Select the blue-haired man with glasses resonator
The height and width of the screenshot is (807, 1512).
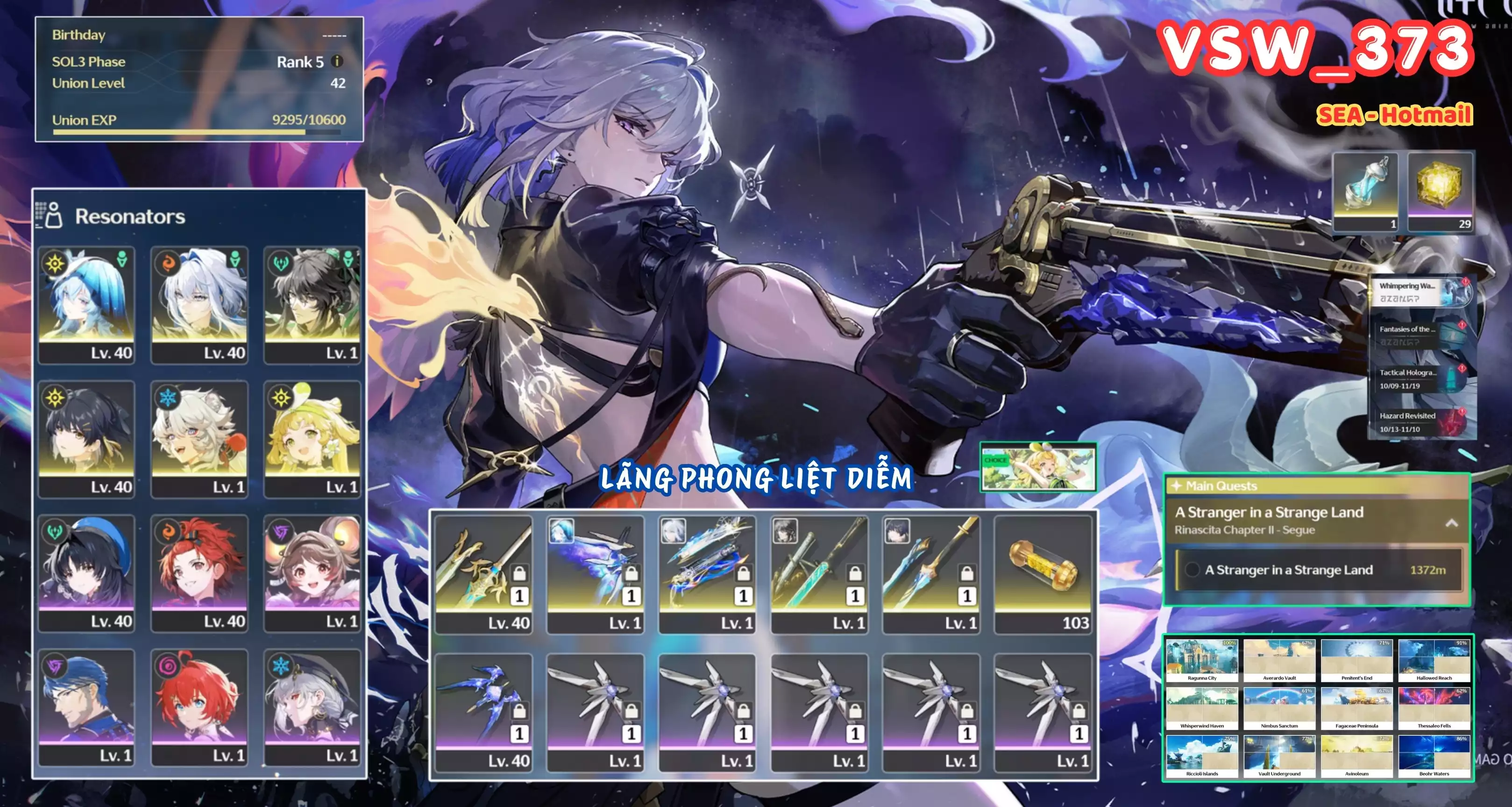click(86, 707)
